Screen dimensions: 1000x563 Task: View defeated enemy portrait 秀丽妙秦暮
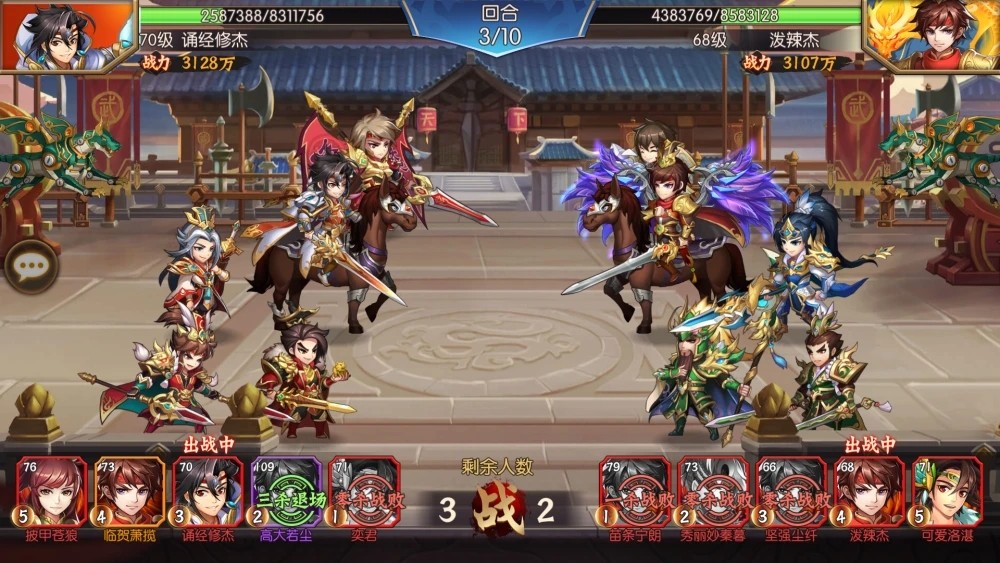click(713, 491)
